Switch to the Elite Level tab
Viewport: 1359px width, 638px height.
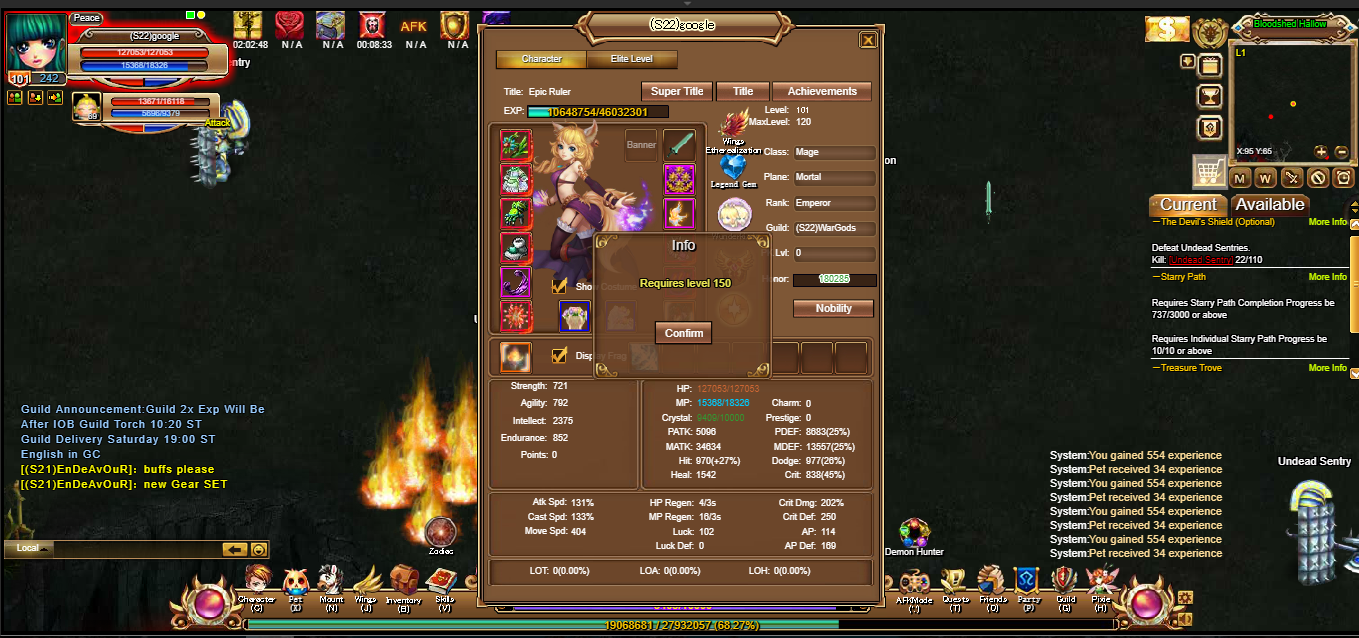point(632,59)
